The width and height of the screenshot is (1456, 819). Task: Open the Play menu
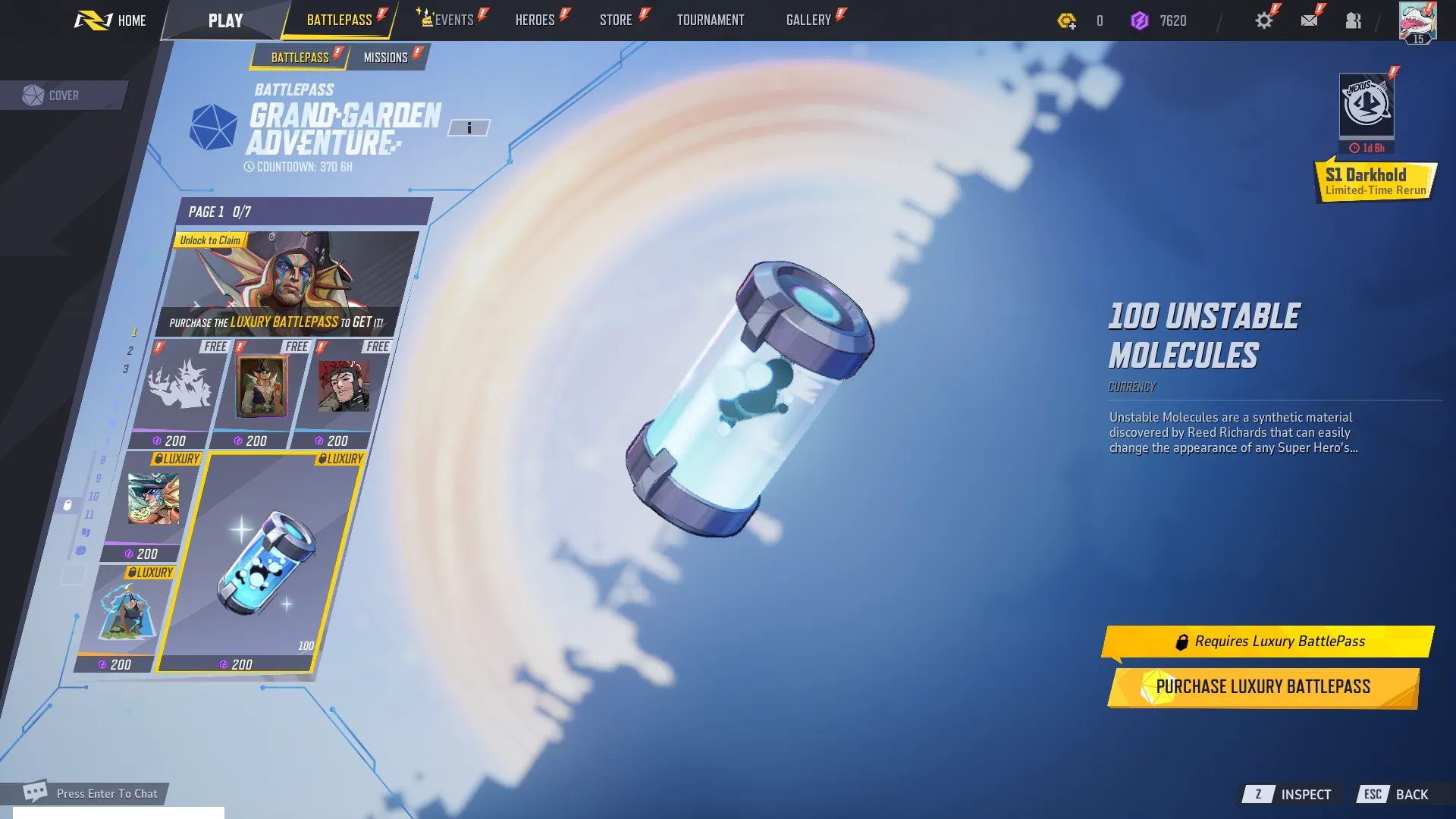[x=225, y=20]
